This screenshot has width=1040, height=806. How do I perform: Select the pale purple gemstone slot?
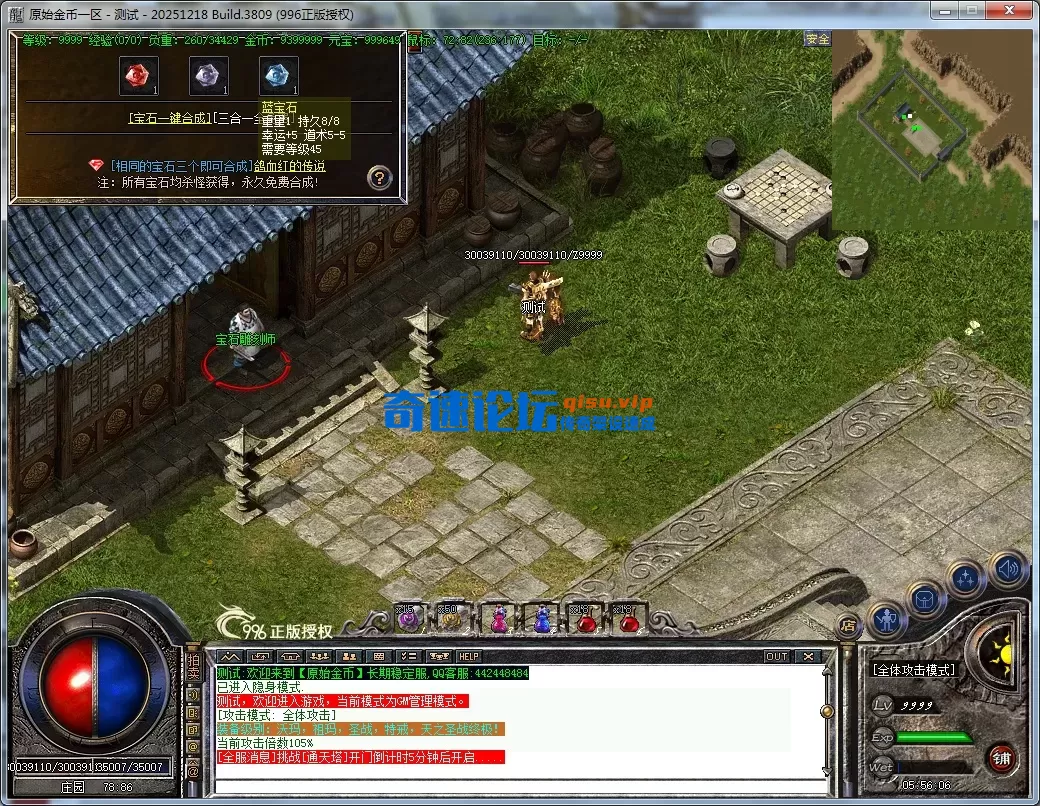tap(208, 76)
